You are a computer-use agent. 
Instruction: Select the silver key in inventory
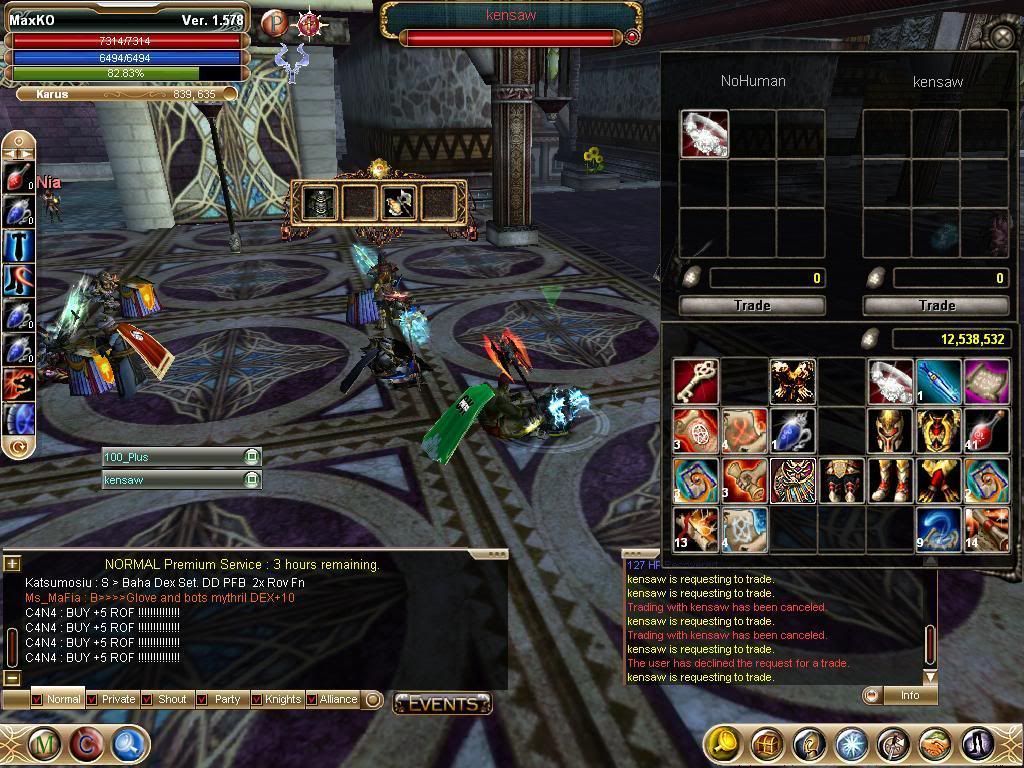pyautogui.click(x=695, y=381)
